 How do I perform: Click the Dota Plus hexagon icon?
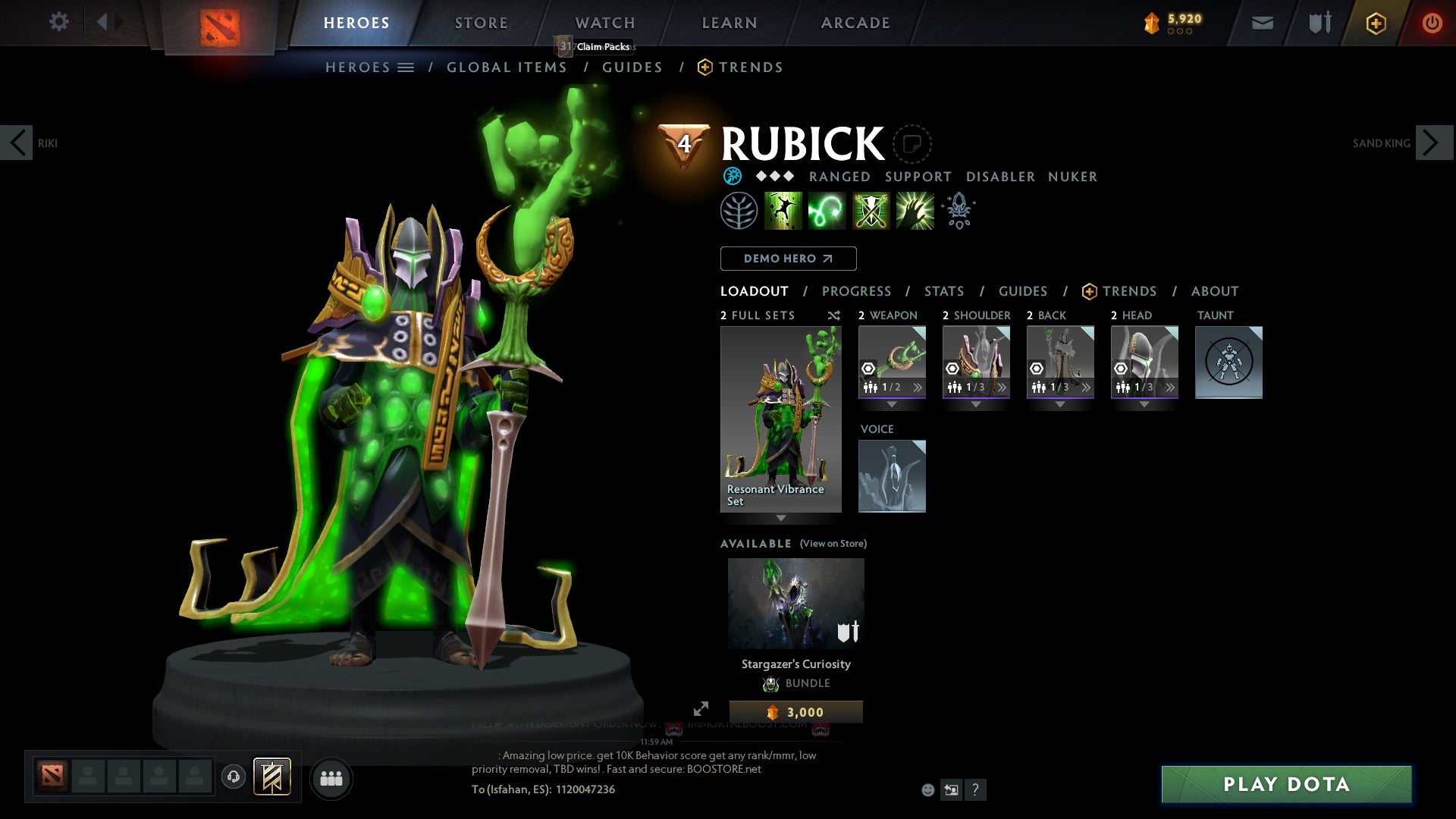click(x=1375, y=23)
